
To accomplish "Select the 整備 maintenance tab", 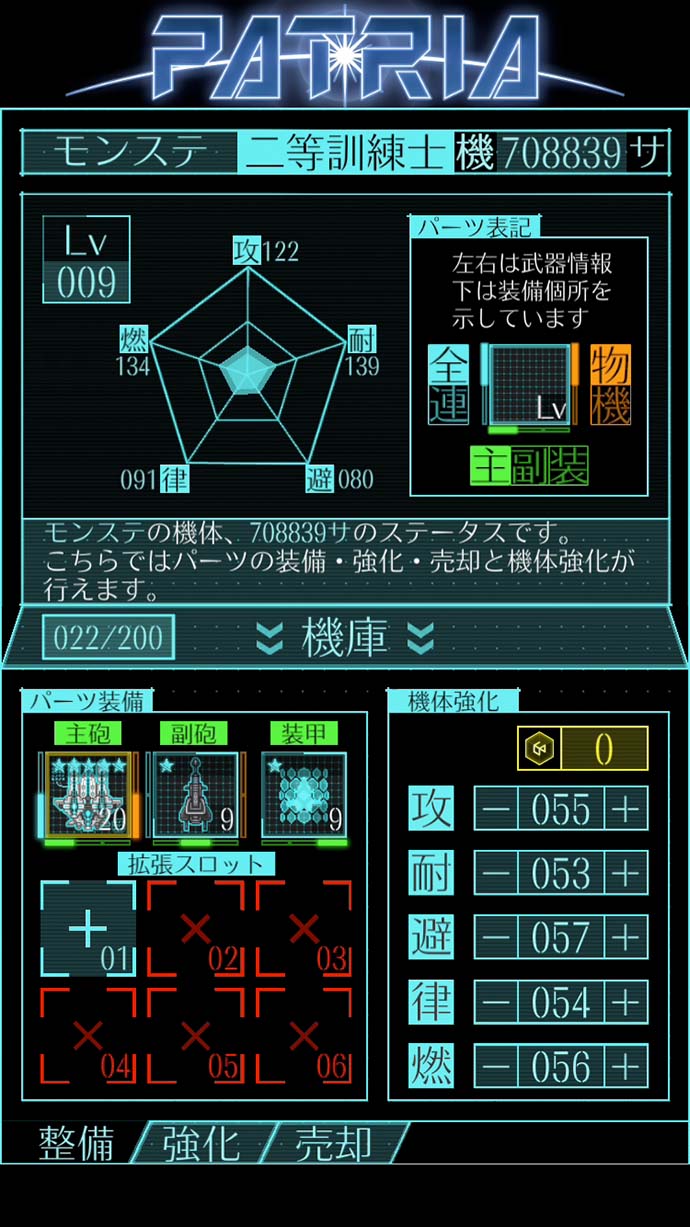I will pyautogui.click(x=76, y=1144).
